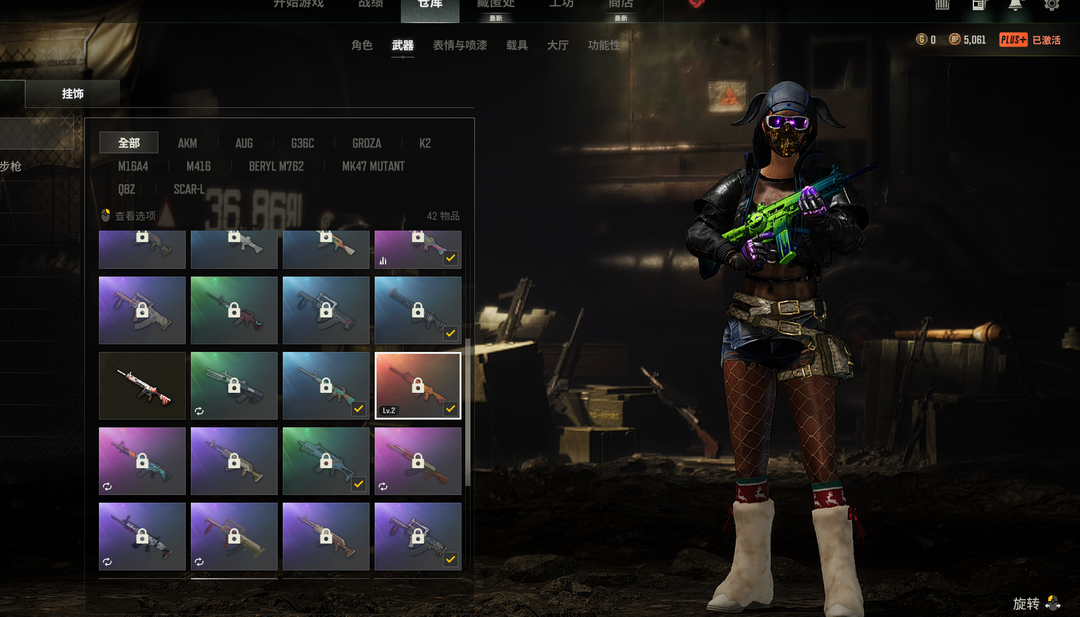The width and height of the screenshot is (1080, 617).
Task: Select the red and white unlocked rifle skin
Action: click(142, 385)
